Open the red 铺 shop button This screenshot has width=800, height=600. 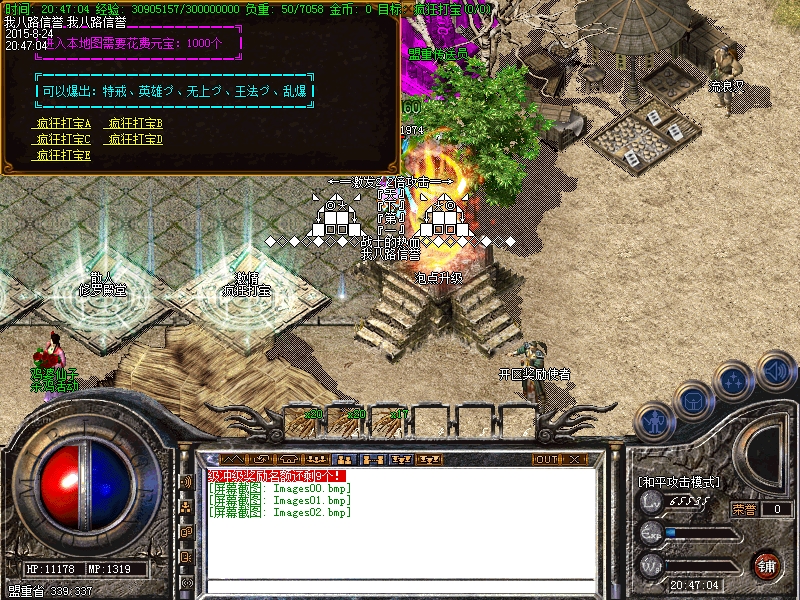coord(767,564)
